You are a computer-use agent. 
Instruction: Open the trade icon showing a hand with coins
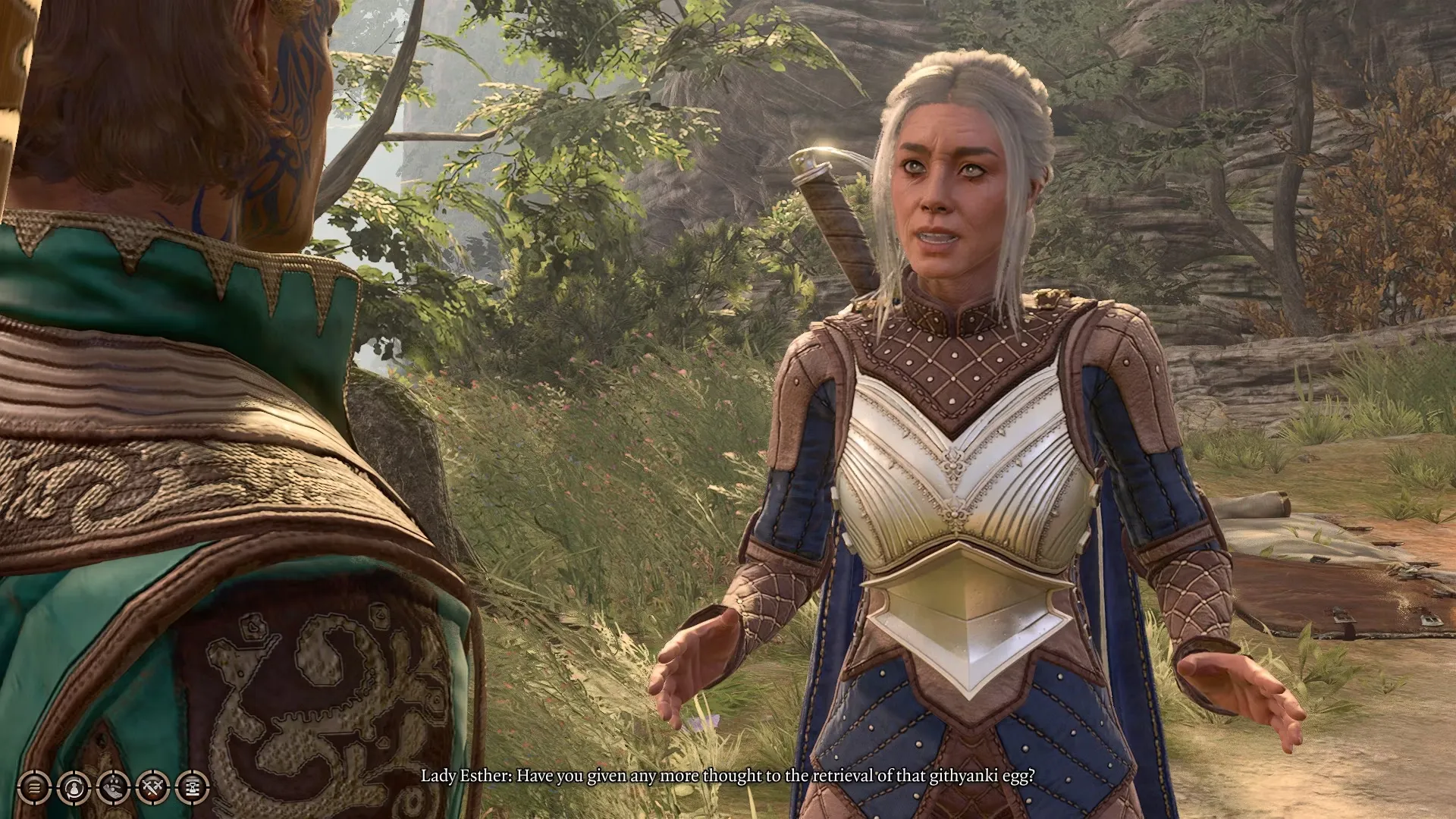point(113,788)
